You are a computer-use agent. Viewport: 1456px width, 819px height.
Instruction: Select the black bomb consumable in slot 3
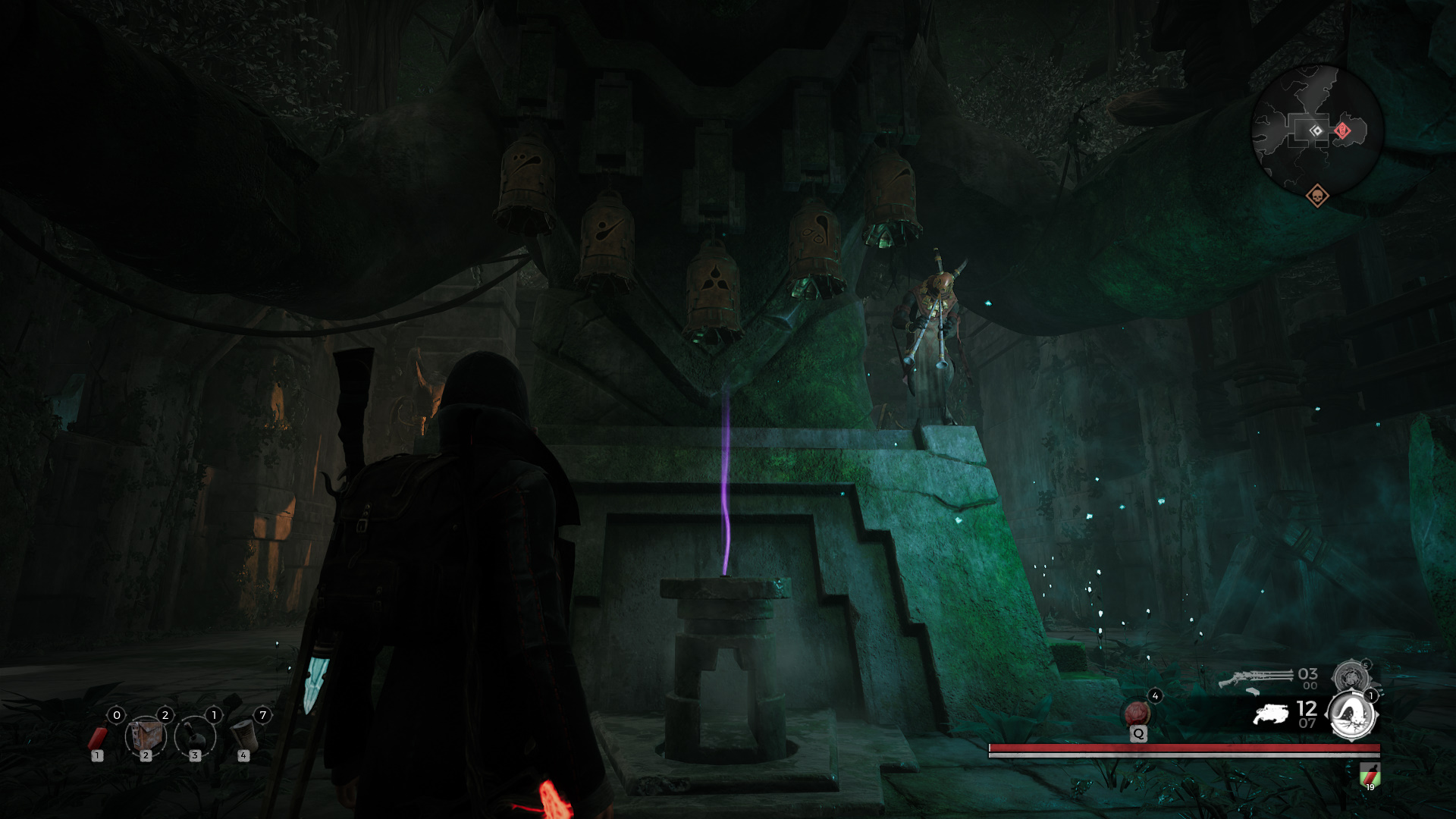point(196,739)
